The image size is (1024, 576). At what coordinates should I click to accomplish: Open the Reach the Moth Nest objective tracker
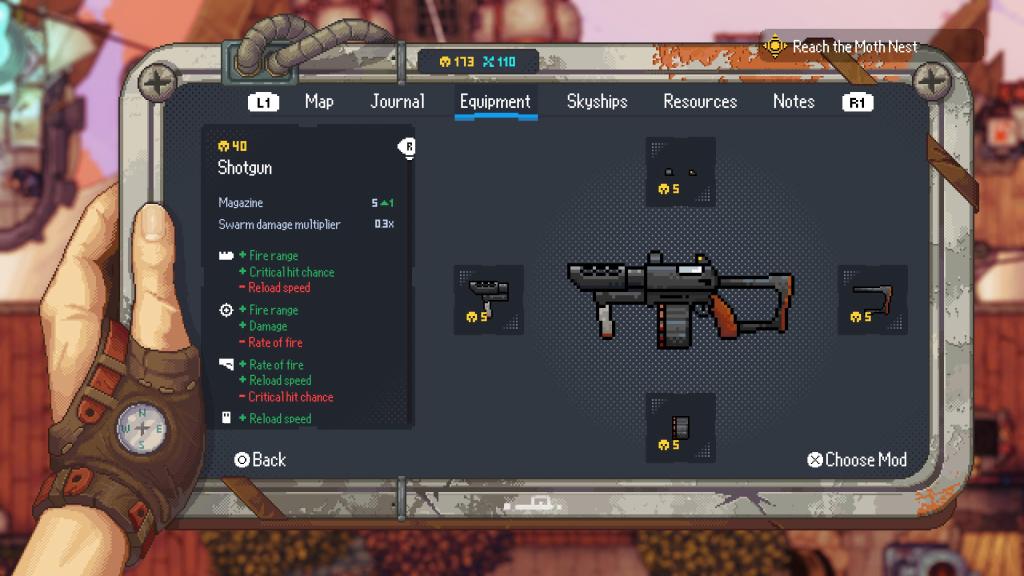[854, 46]
